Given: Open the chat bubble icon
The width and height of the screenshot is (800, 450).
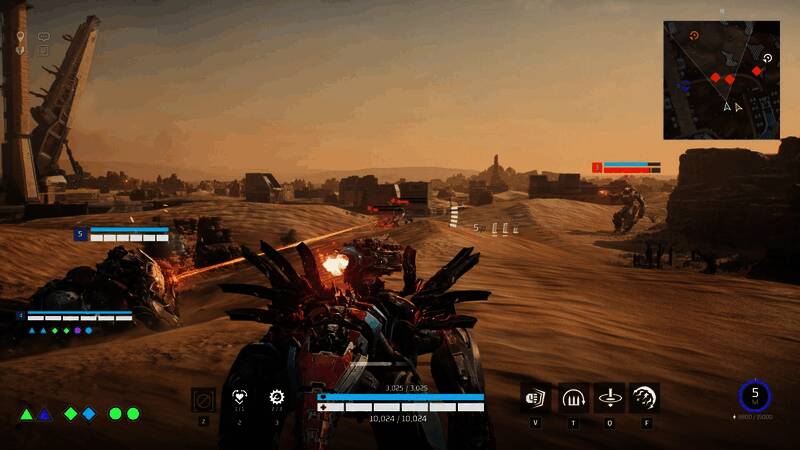Looking at the screenshot, I should click(44, 37).
